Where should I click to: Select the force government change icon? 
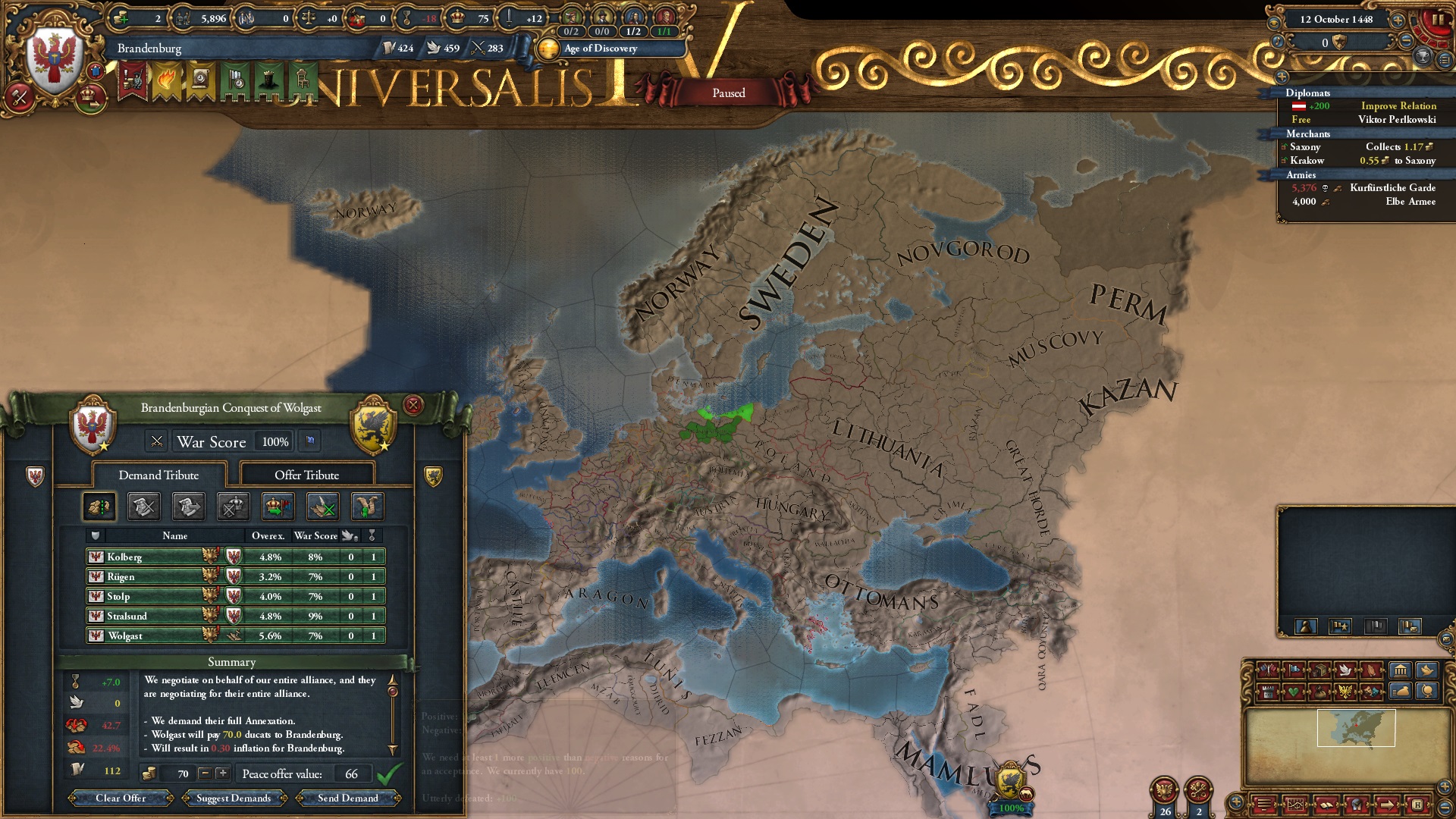point(278,506)
